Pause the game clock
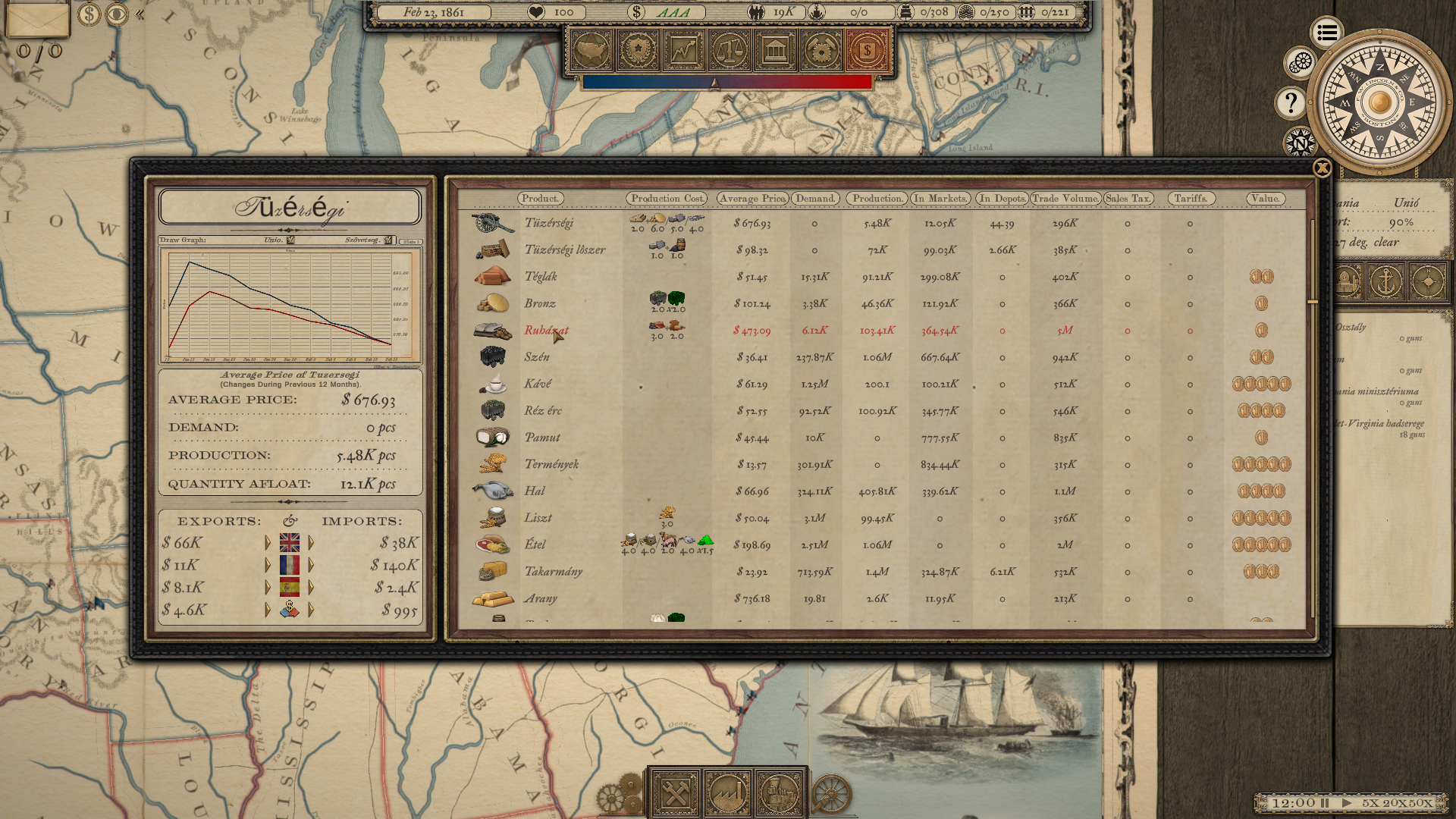Screen dimensions: 1456x819 coord(1325,802)
